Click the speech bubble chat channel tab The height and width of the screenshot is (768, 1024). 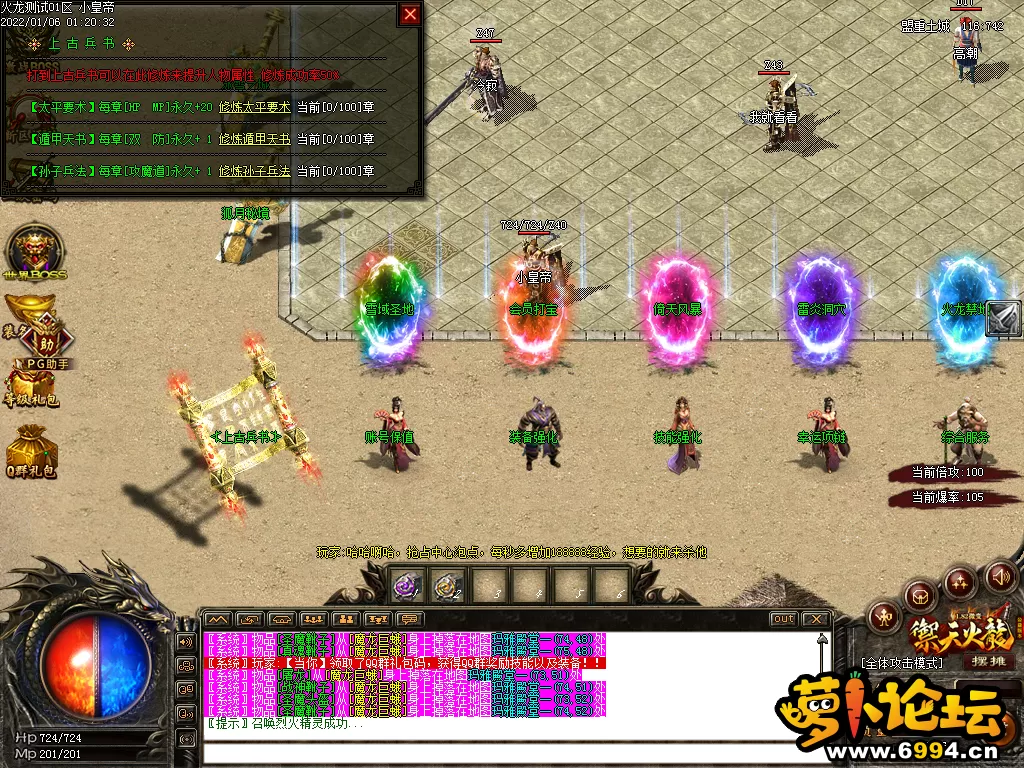click(x=410, y=619)
